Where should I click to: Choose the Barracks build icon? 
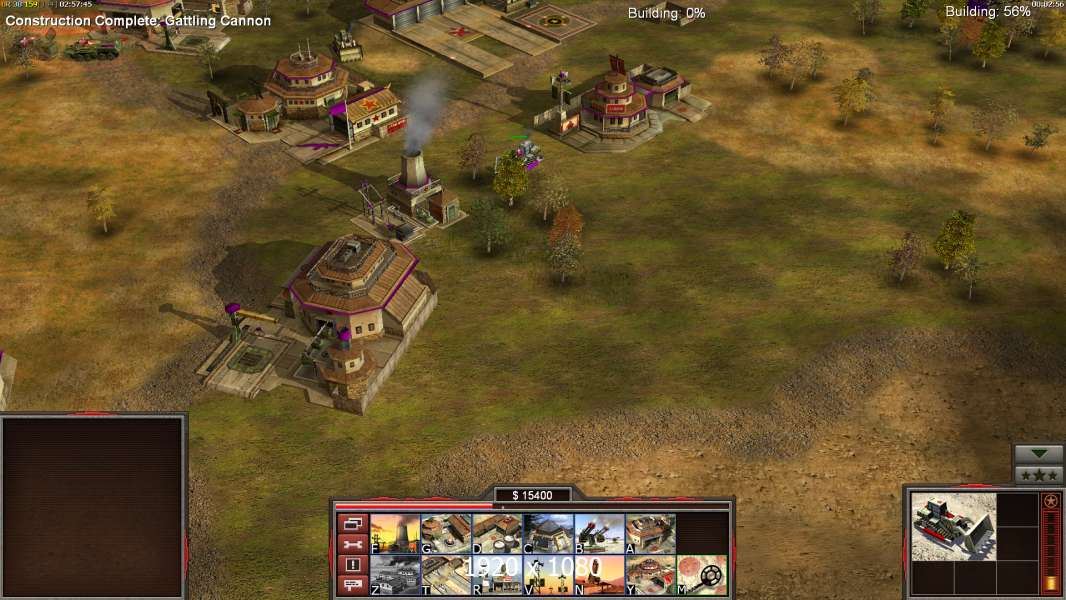coord(446,534)
